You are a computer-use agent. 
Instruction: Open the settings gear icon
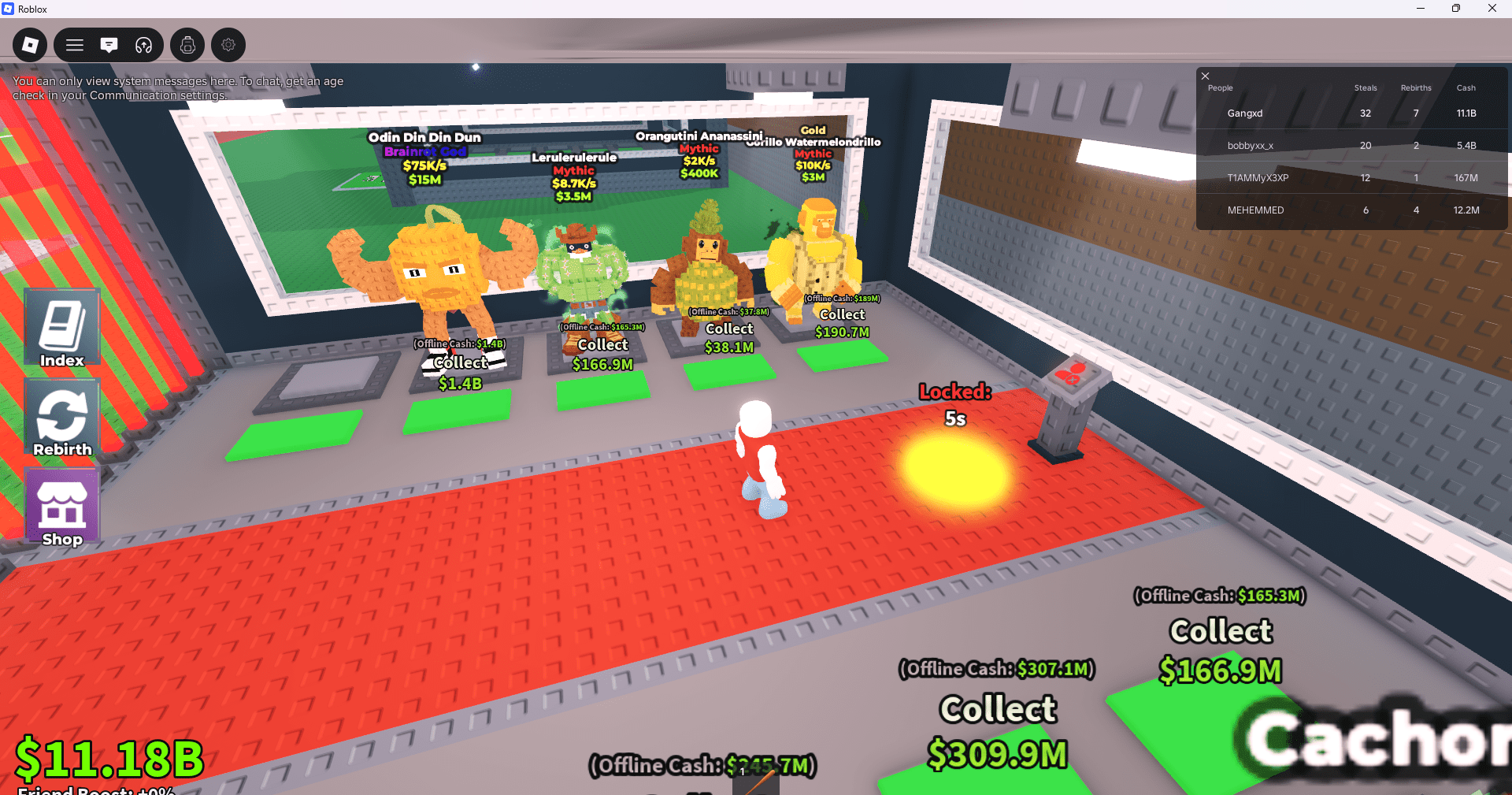tap(228, 45)
